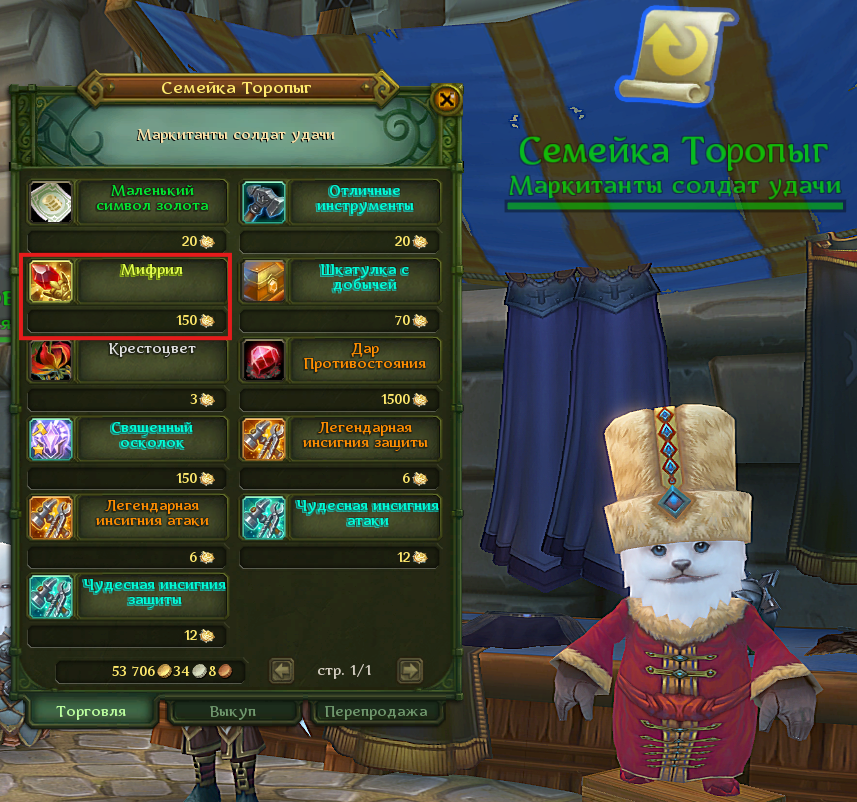
Task: Show the Торговля tab
Action: (x=90, y=711)
